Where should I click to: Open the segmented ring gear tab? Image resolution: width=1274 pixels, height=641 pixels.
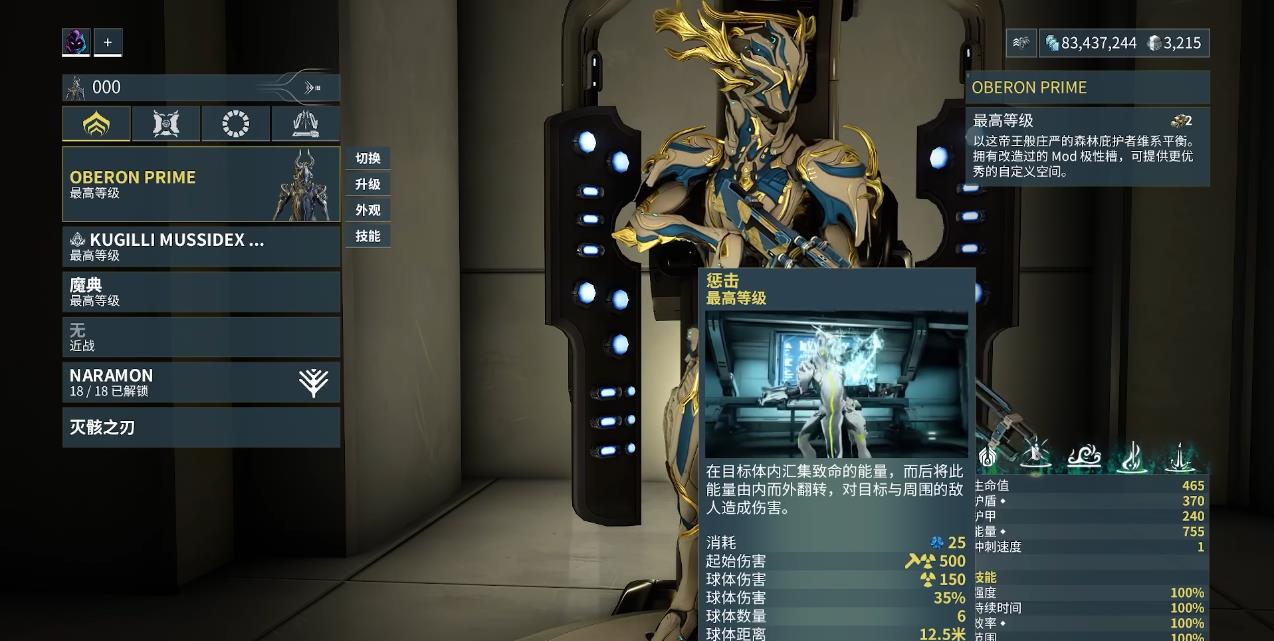point(236,124)
